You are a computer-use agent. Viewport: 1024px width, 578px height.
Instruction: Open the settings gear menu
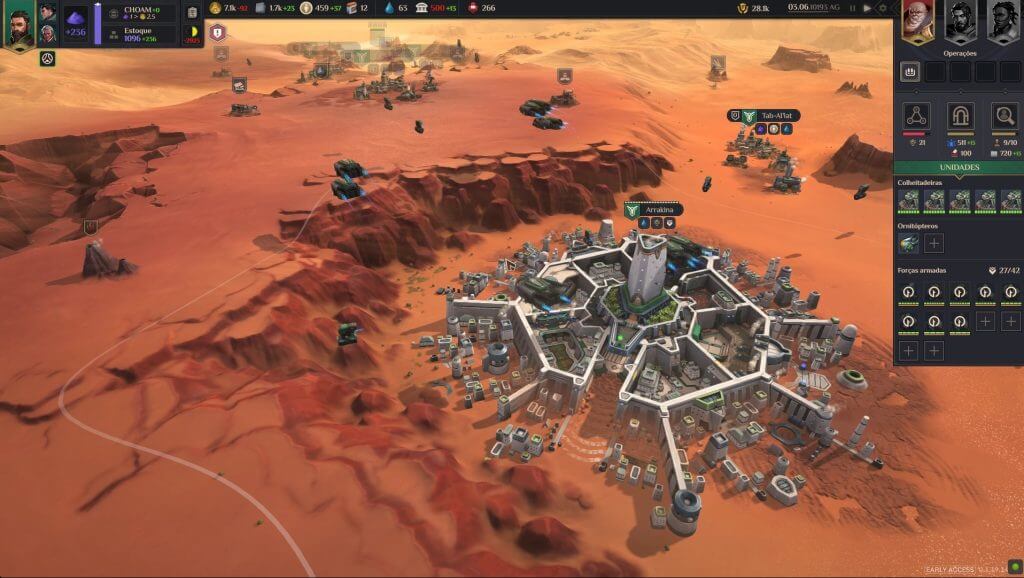882,8
